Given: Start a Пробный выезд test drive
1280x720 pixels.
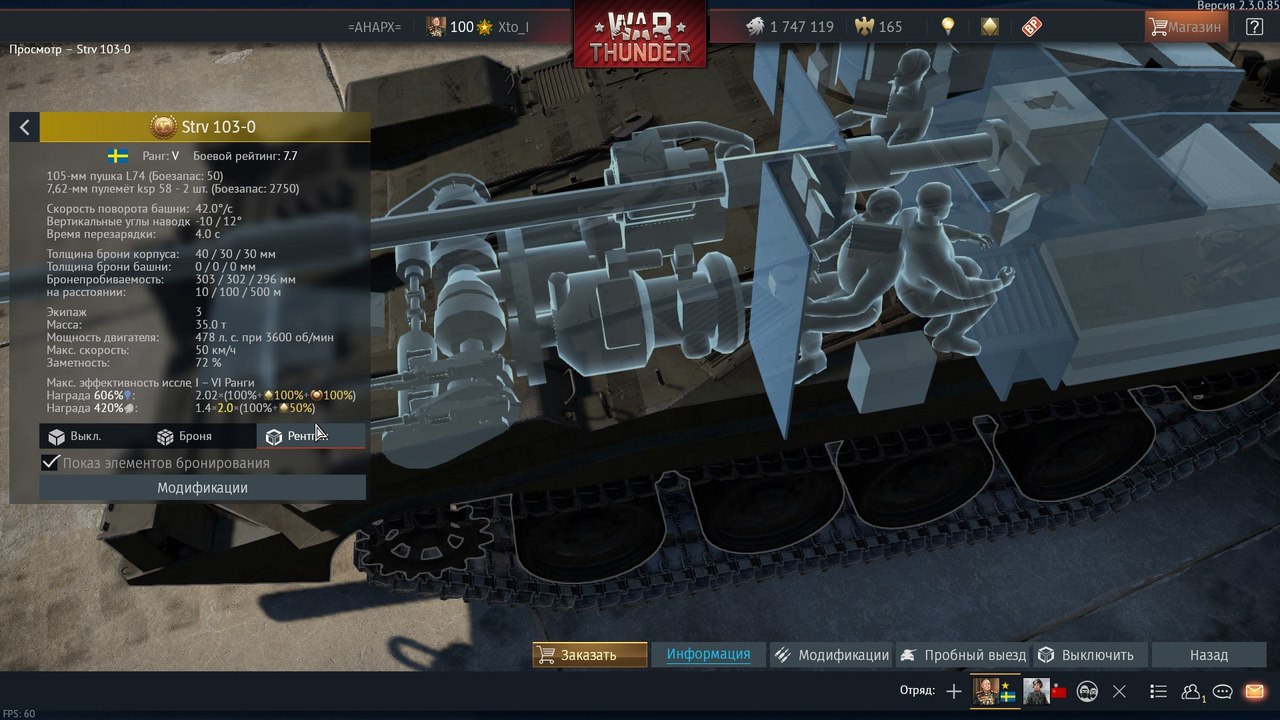Looking at the screenshot, I should [x=964, y=655].
